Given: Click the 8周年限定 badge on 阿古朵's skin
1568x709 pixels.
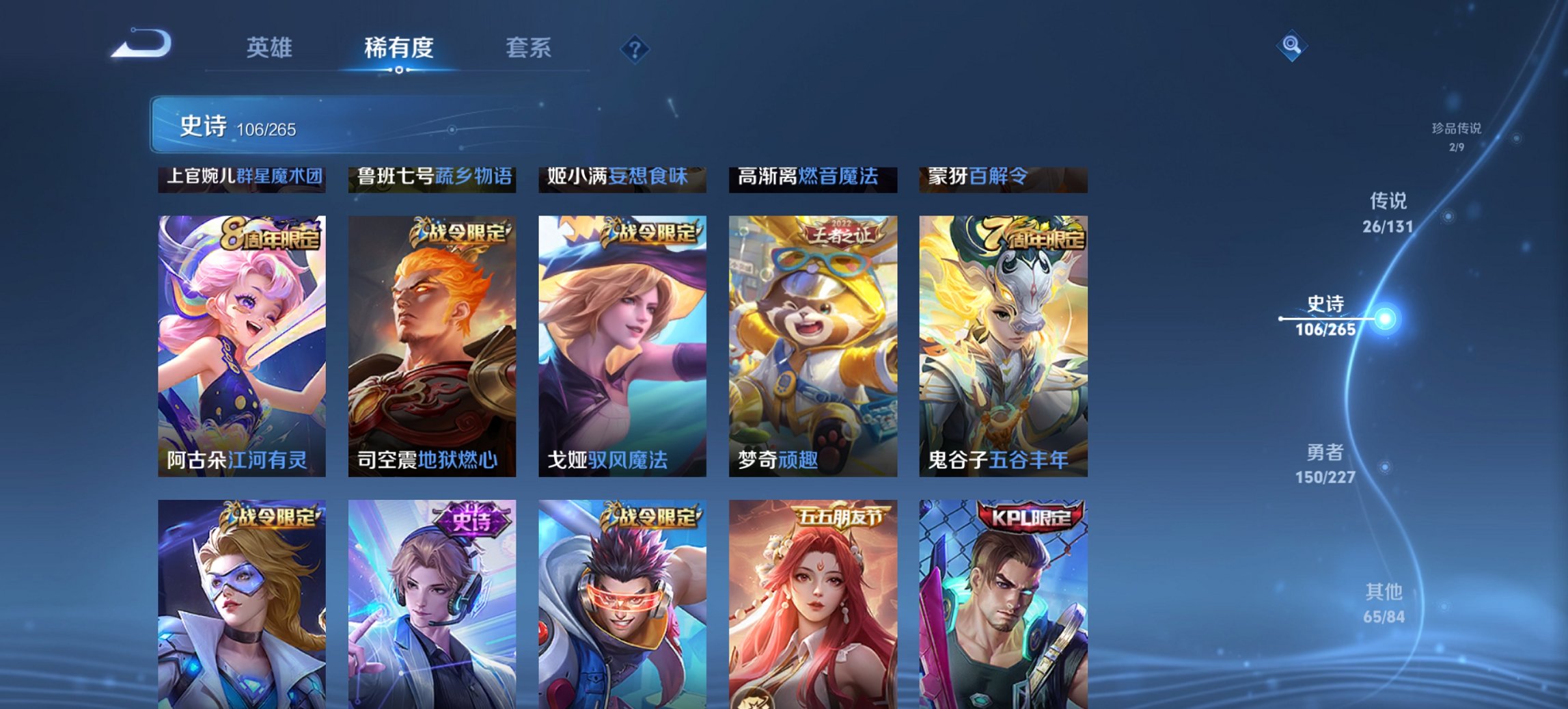Looking at the screenshot, I should click(272, 236).
